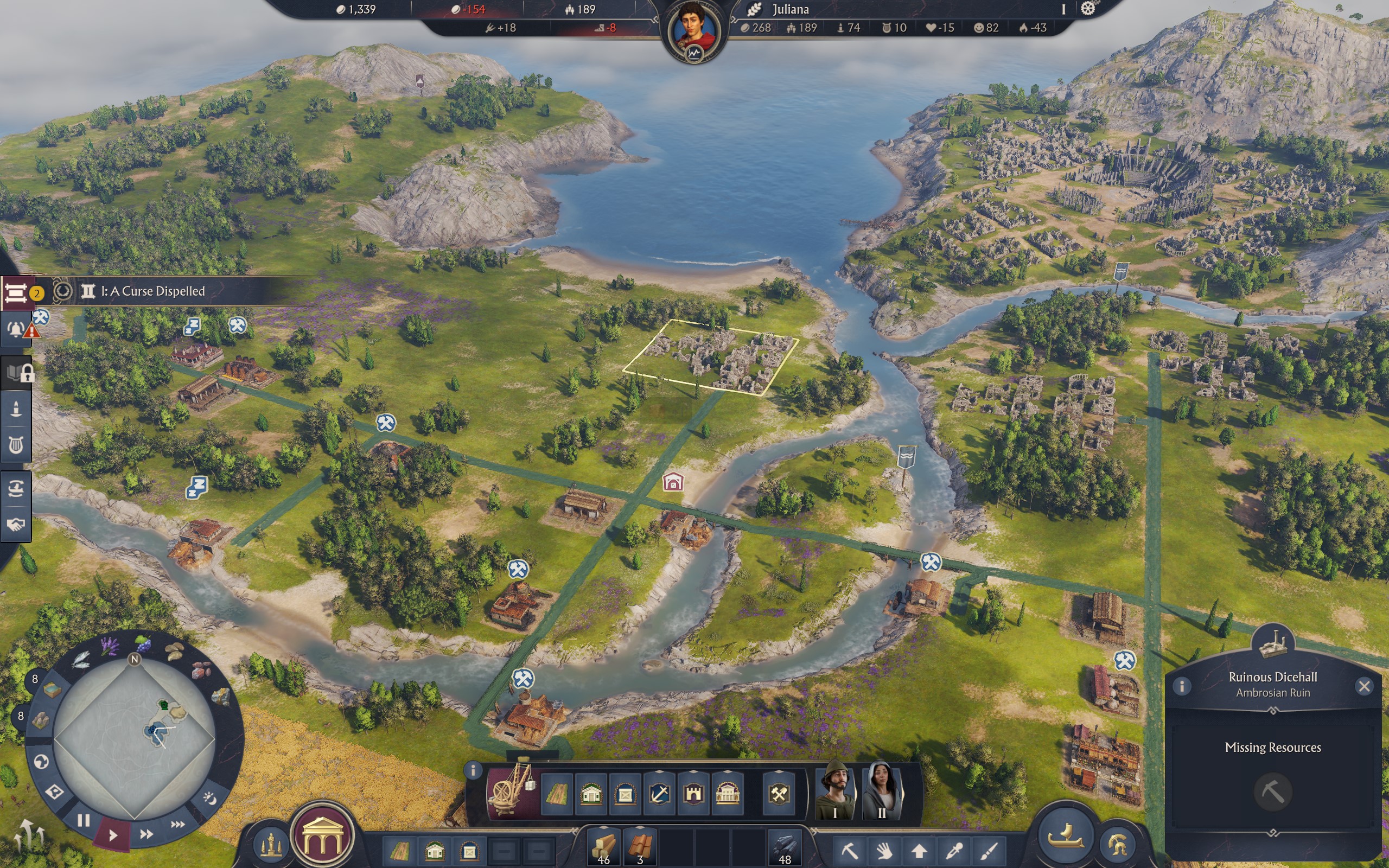This screenshot has width=1389, height=868.
Task: Activate the pickaxe demolish tool
Action: point(850,849)
